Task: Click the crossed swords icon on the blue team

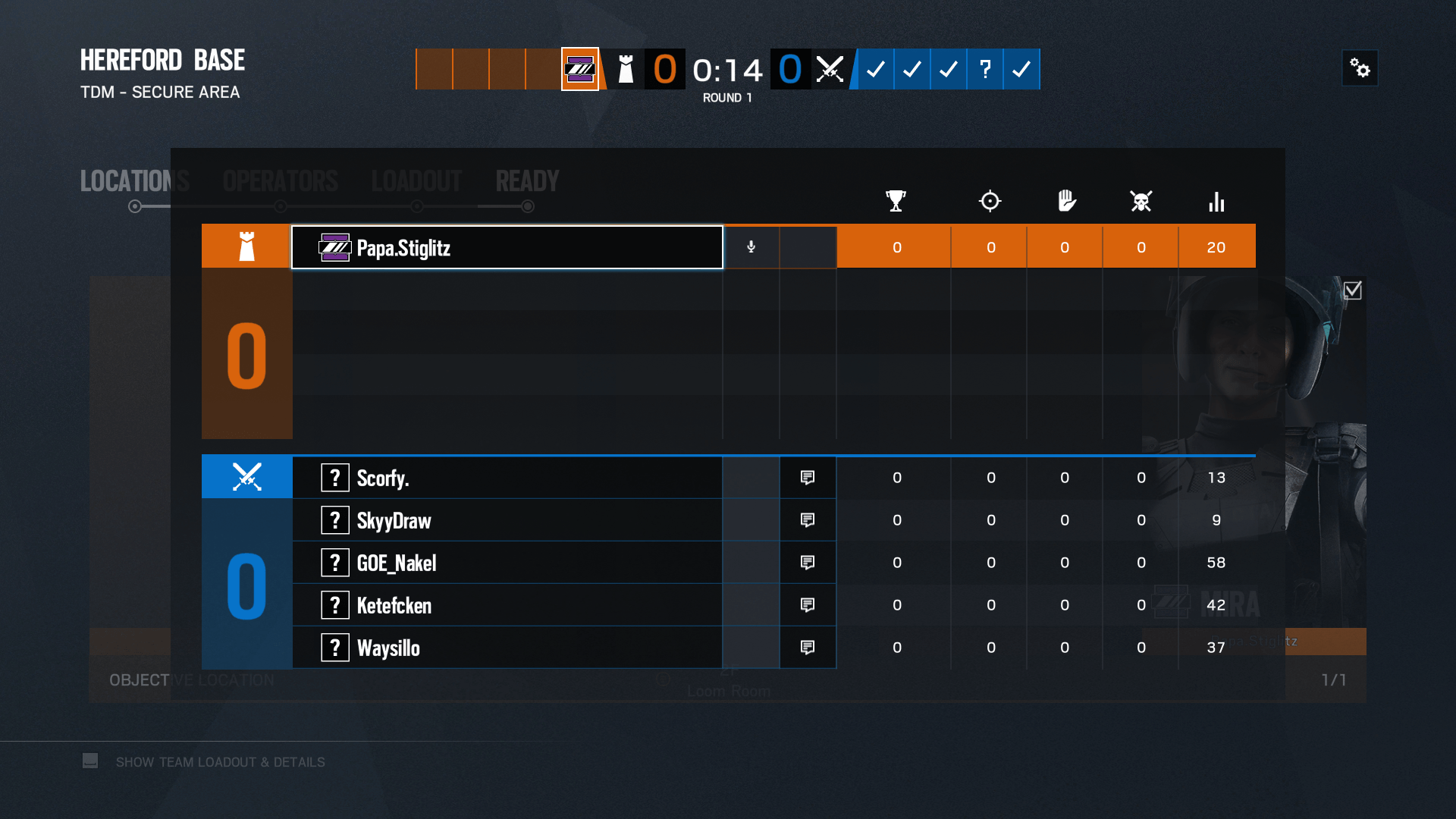Action: point(246,476)
